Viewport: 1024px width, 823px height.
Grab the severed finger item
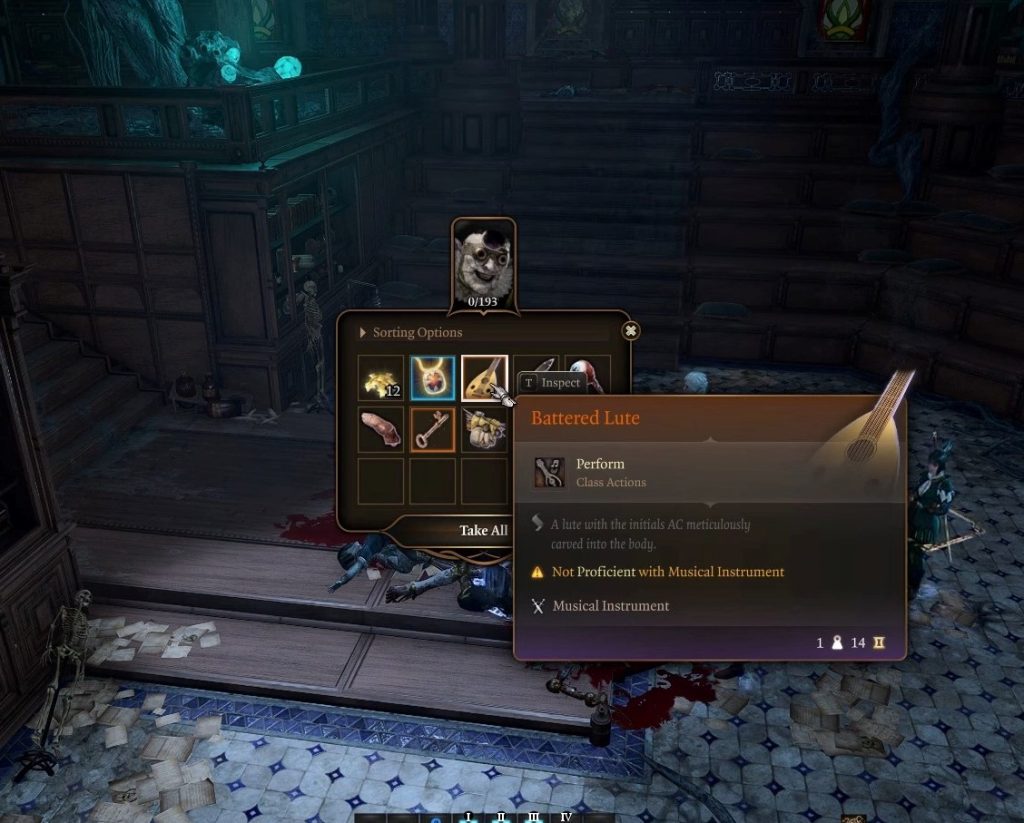(381, 429)
